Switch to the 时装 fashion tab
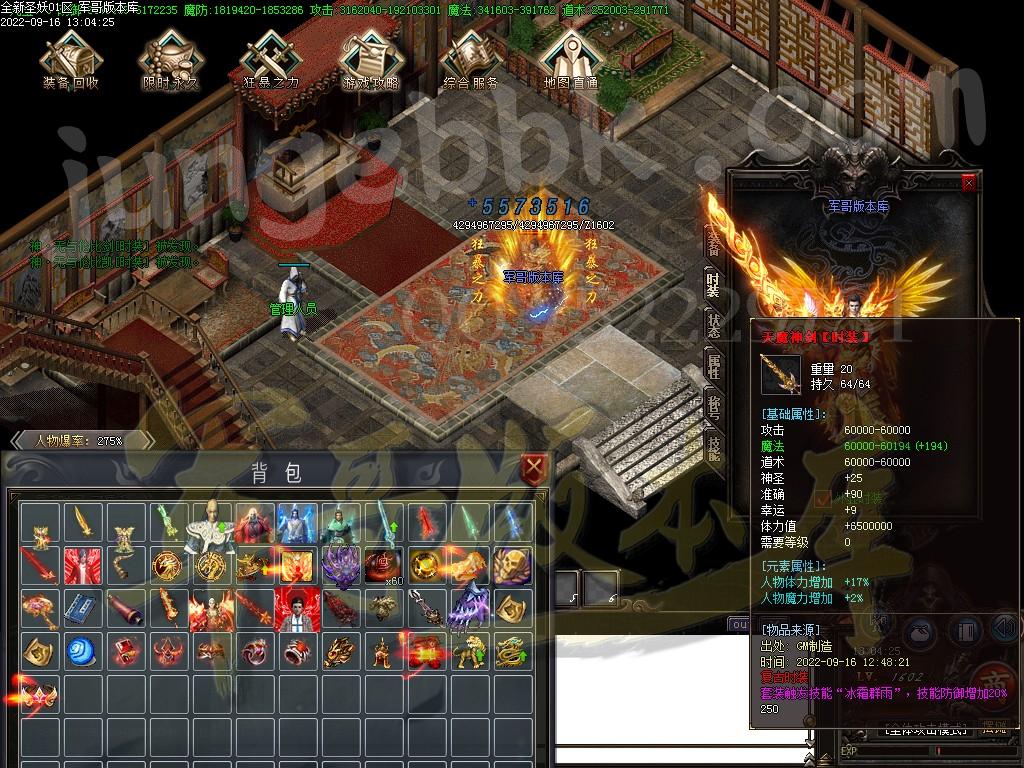Viewport: 1024px width, 768px height. 713,283
